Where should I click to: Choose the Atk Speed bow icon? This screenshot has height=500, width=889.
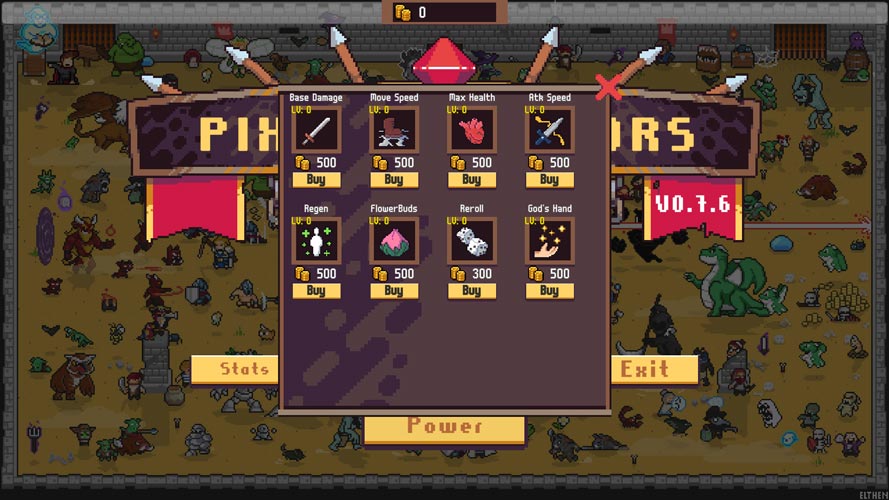[549, 129]
